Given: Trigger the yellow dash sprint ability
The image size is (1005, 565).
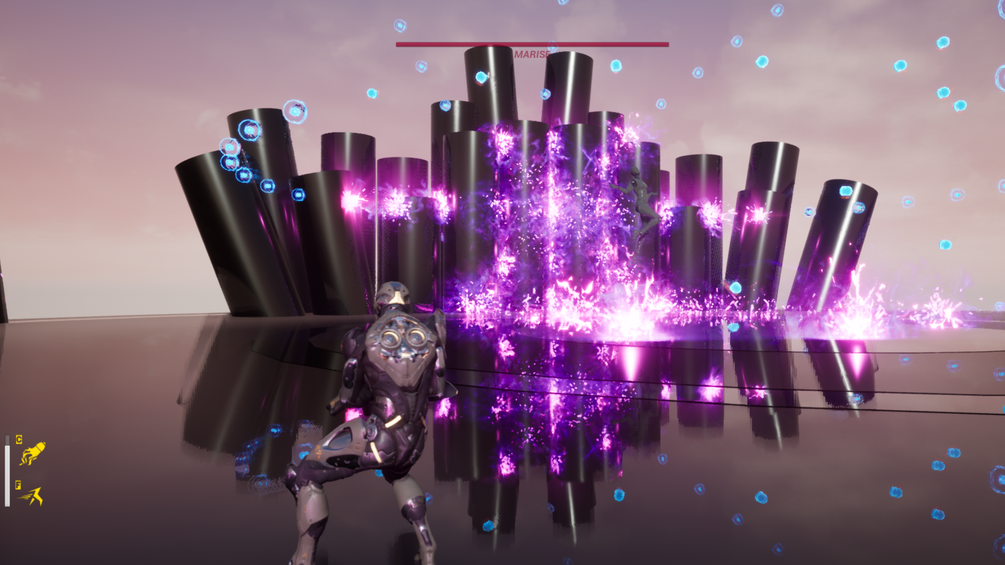Looking at the screenshot, I should point(33,495).
